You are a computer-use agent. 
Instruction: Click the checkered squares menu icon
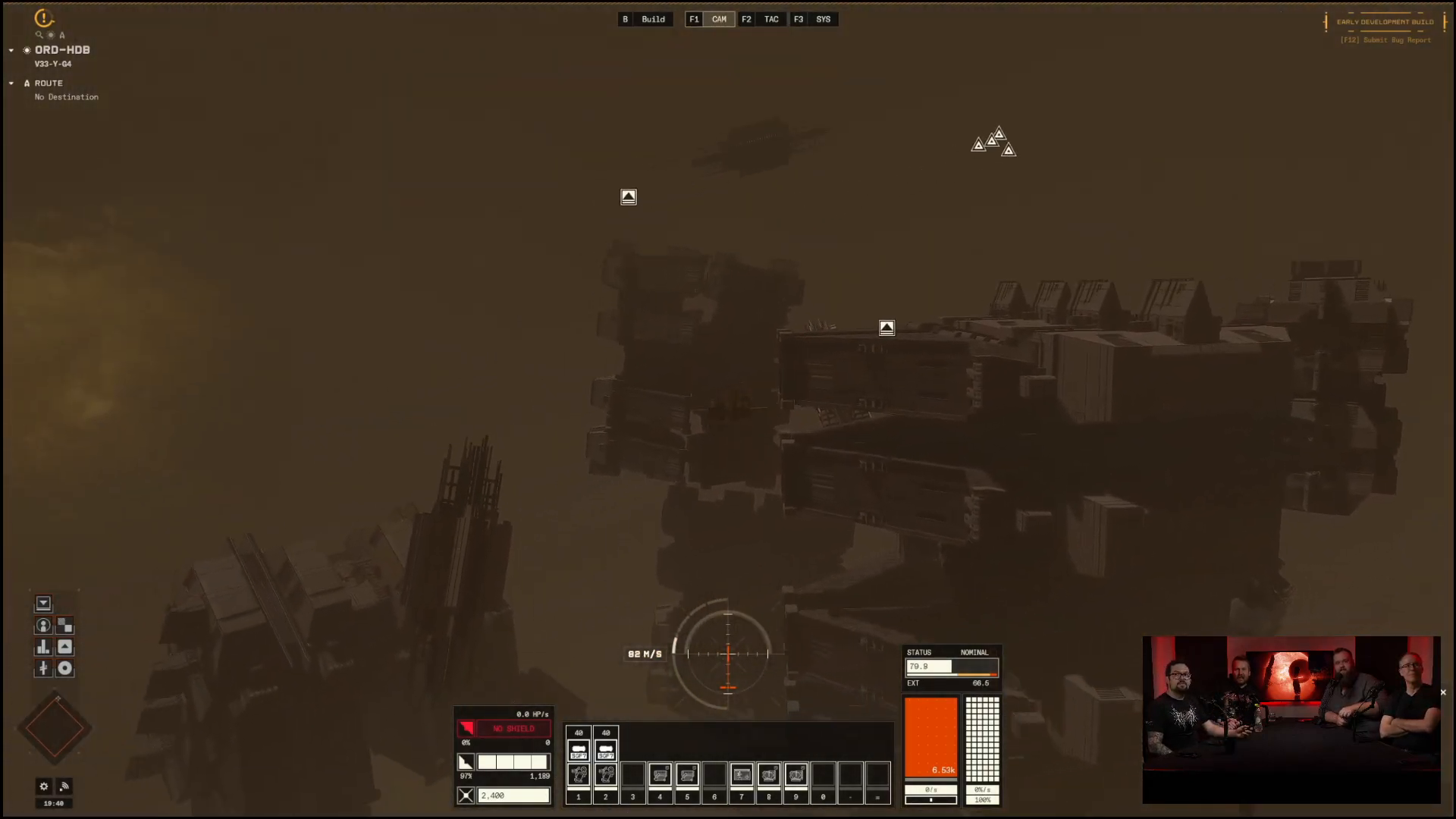point(65,626)
